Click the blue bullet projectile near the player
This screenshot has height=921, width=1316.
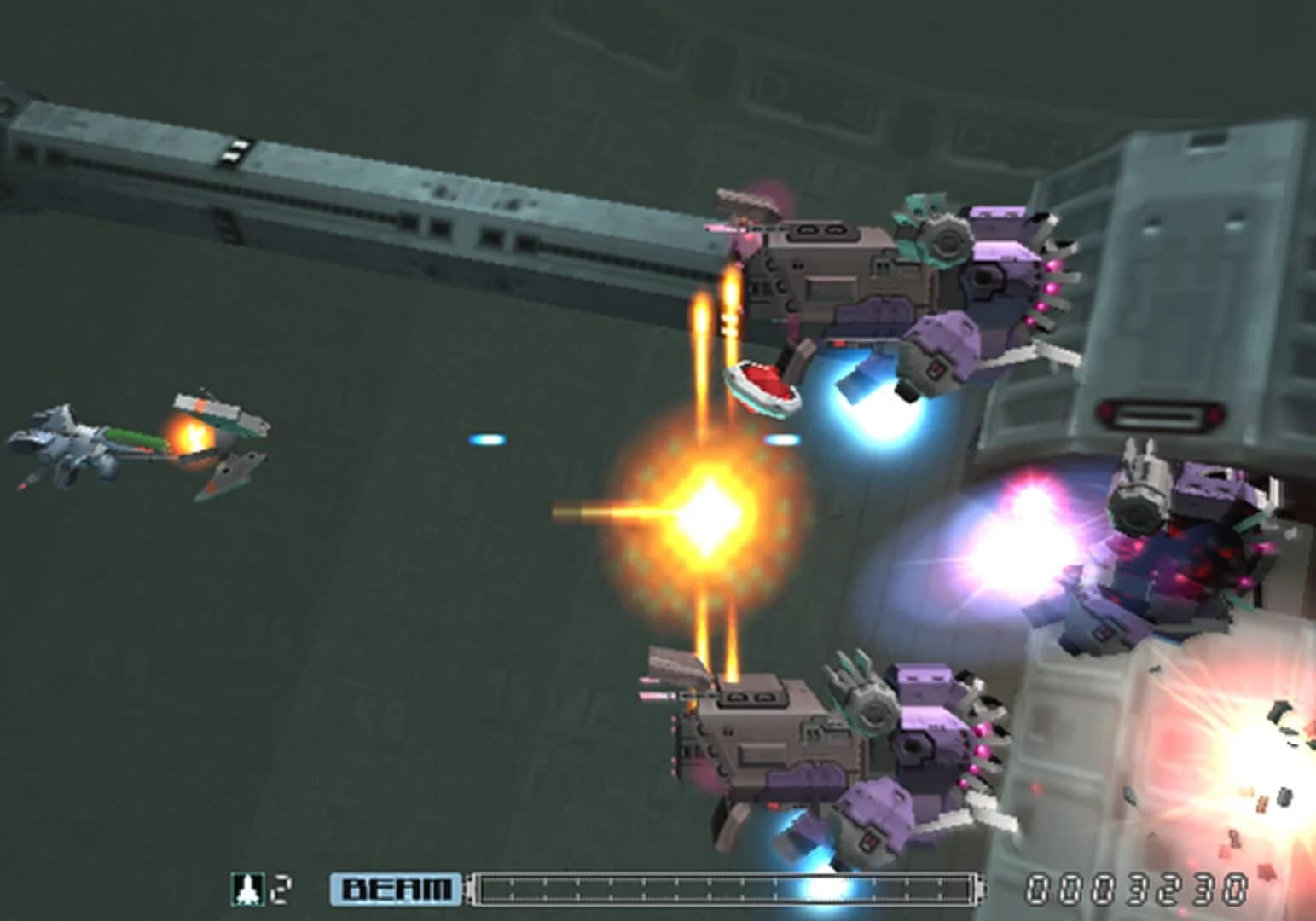pos(486,437)
